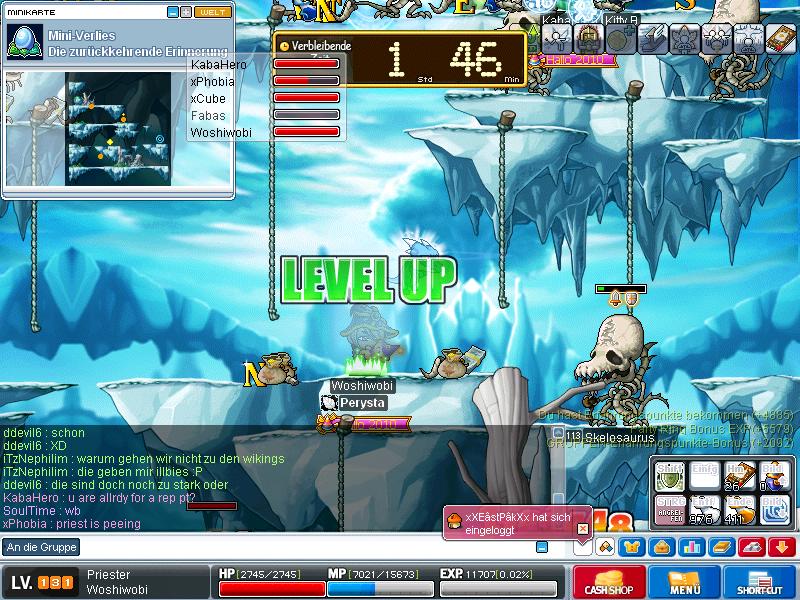Screen dimensions: 800x600
Task: Open the main Menu button
Action: 684,583
